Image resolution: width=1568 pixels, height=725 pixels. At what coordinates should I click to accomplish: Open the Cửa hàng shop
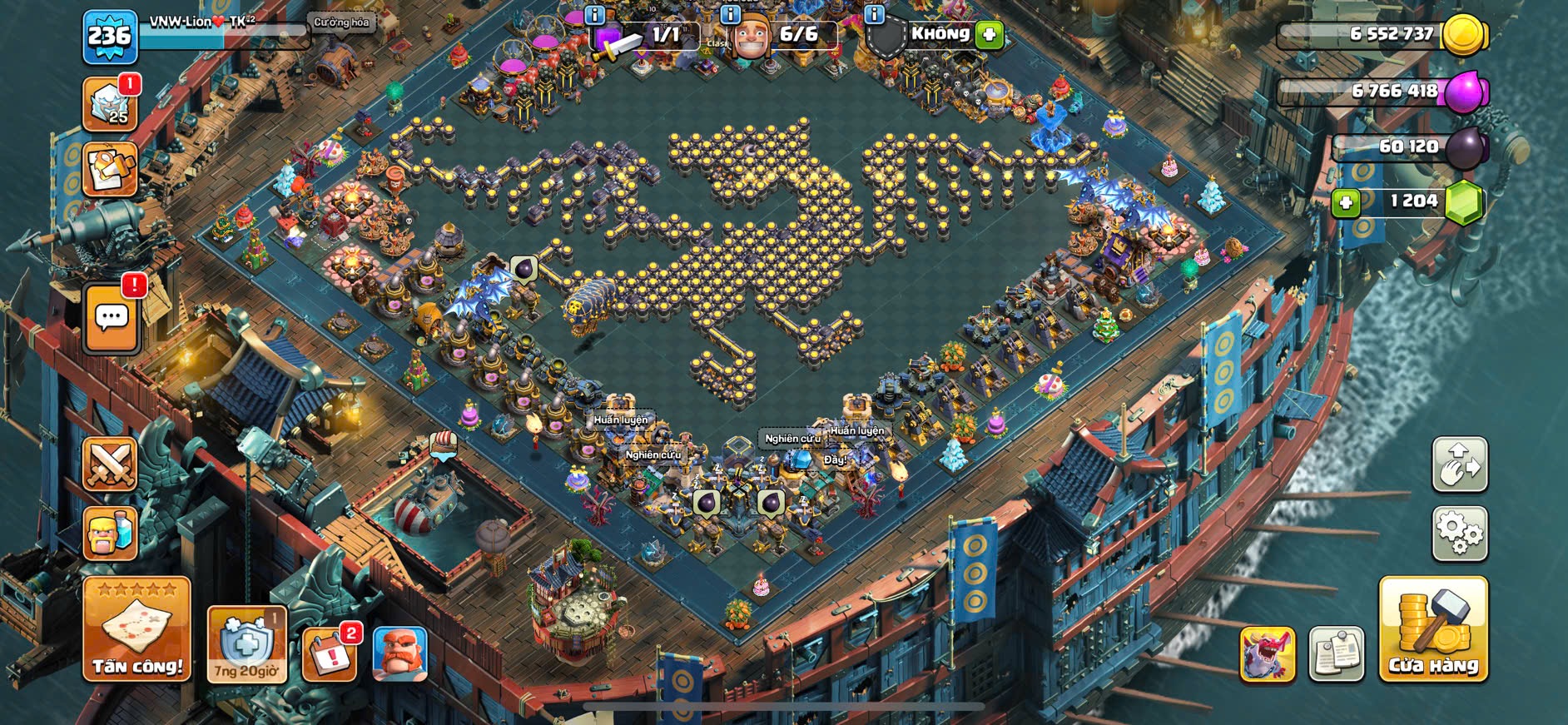click(x=1432, y=630)
